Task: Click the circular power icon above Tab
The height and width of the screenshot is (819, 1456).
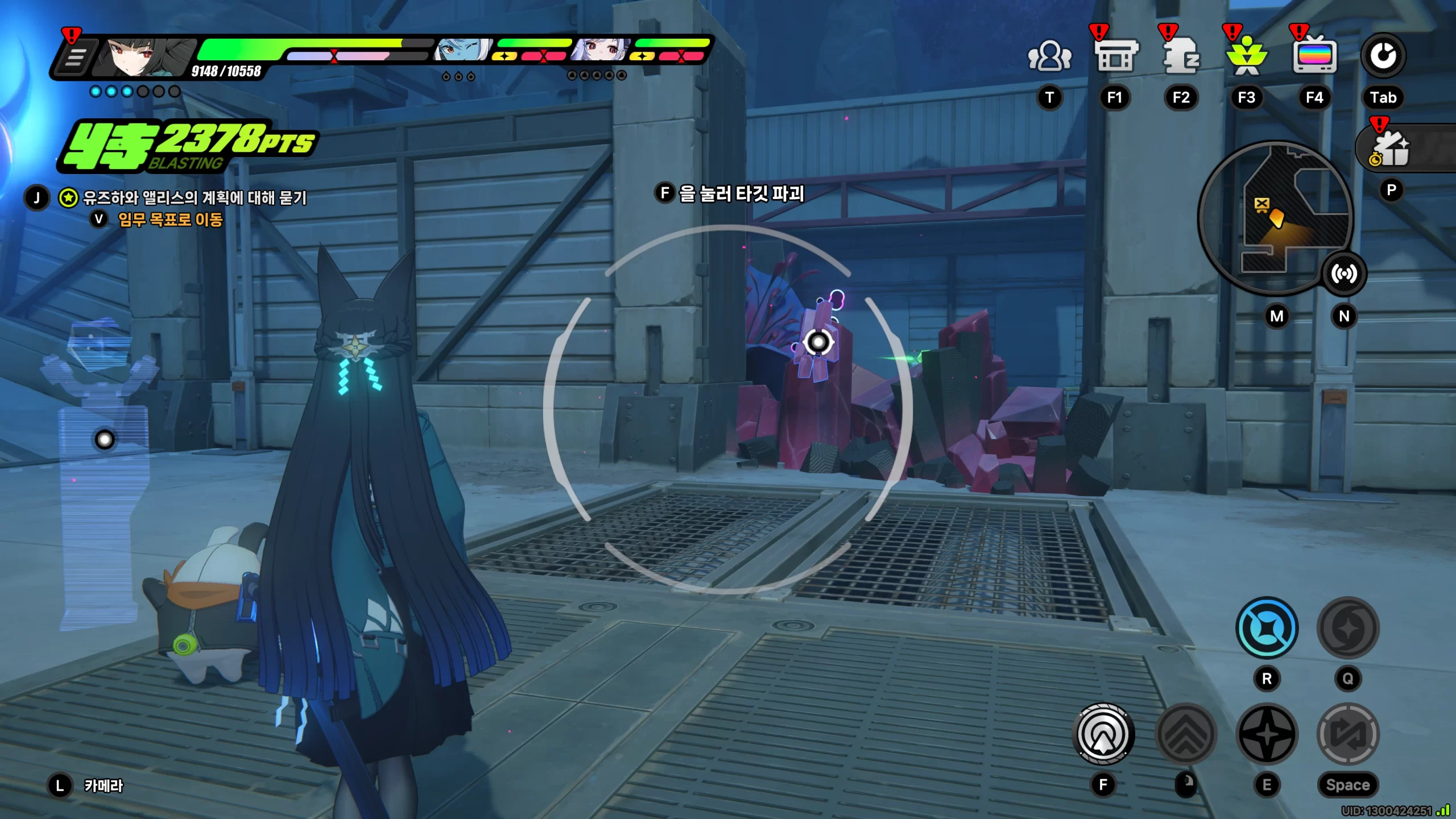Action: coord(1383,56)
